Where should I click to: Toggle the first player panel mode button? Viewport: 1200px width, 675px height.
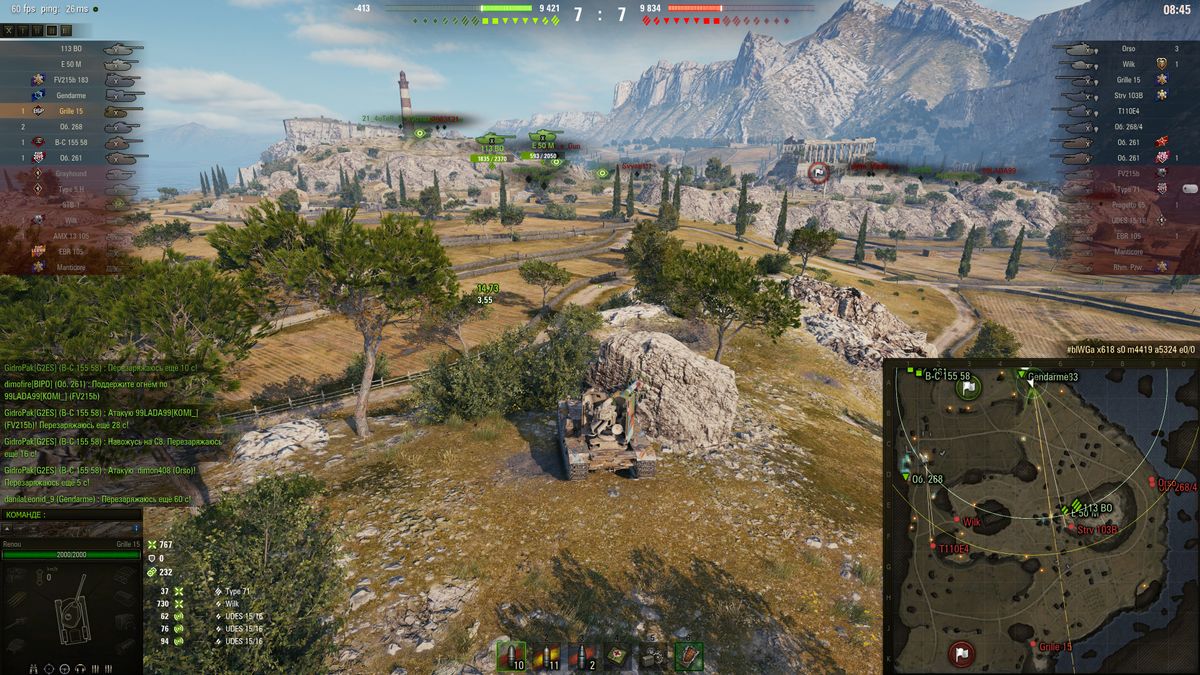tap(9, 31)
